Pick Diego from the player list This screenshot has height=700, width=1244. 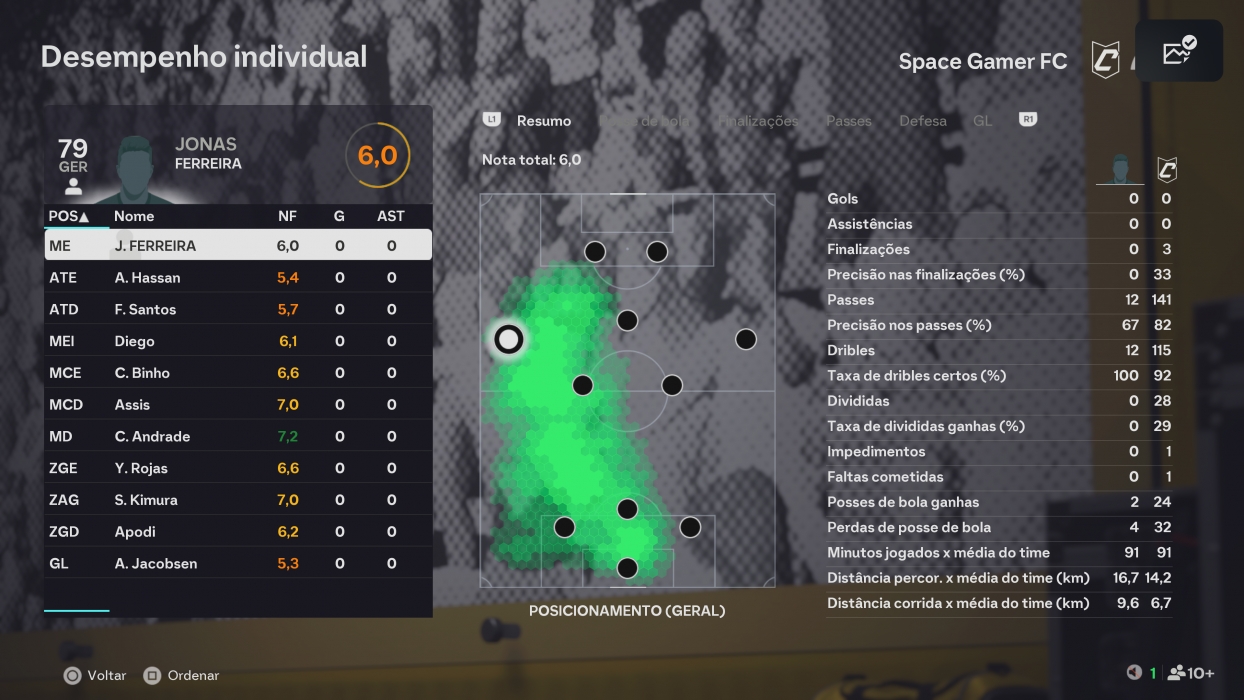click(238, 342)
